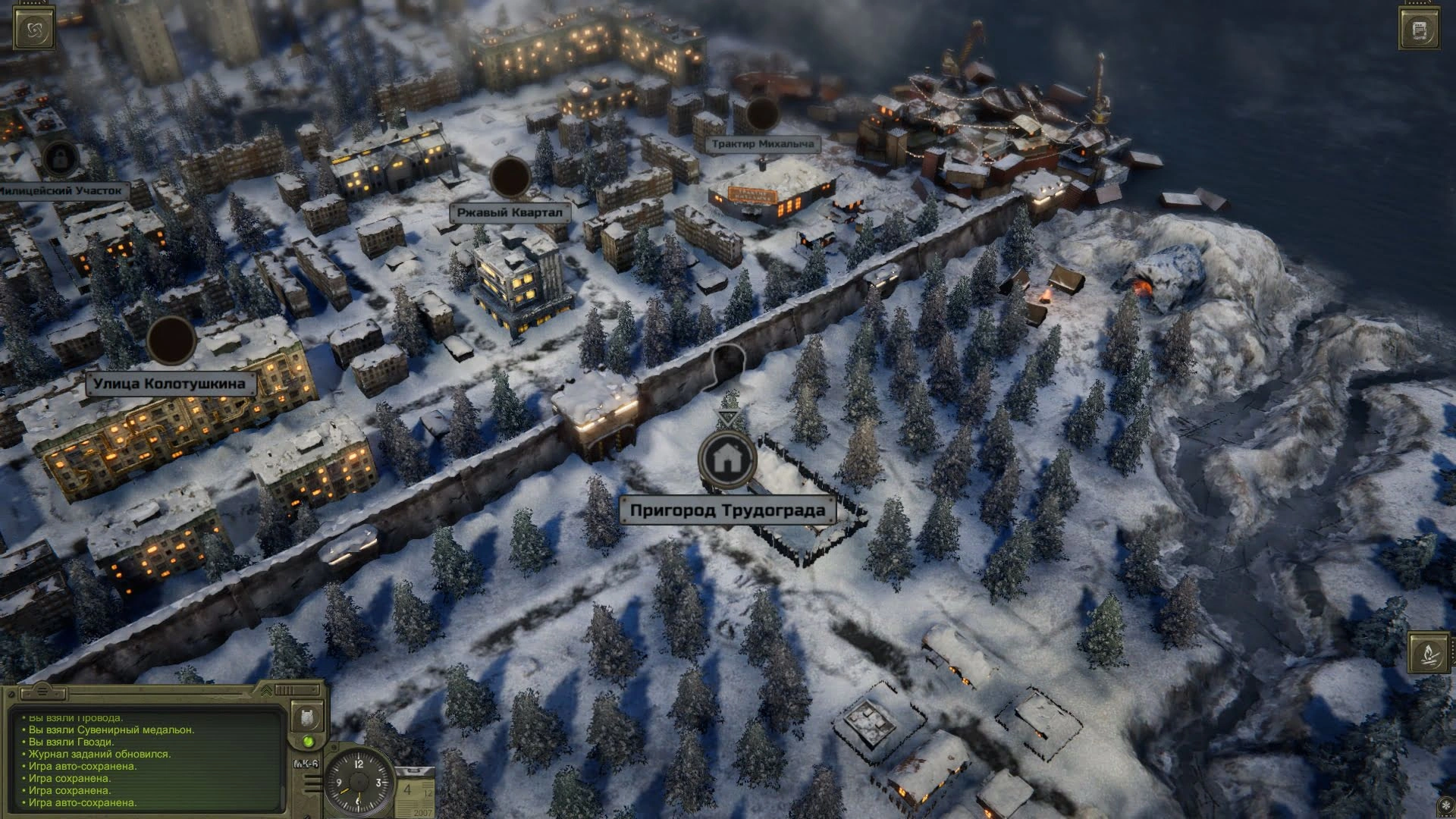Select the Ржавый Квартал location marker
Viewport: 1456px width, 819px height.
click(510, 177)
